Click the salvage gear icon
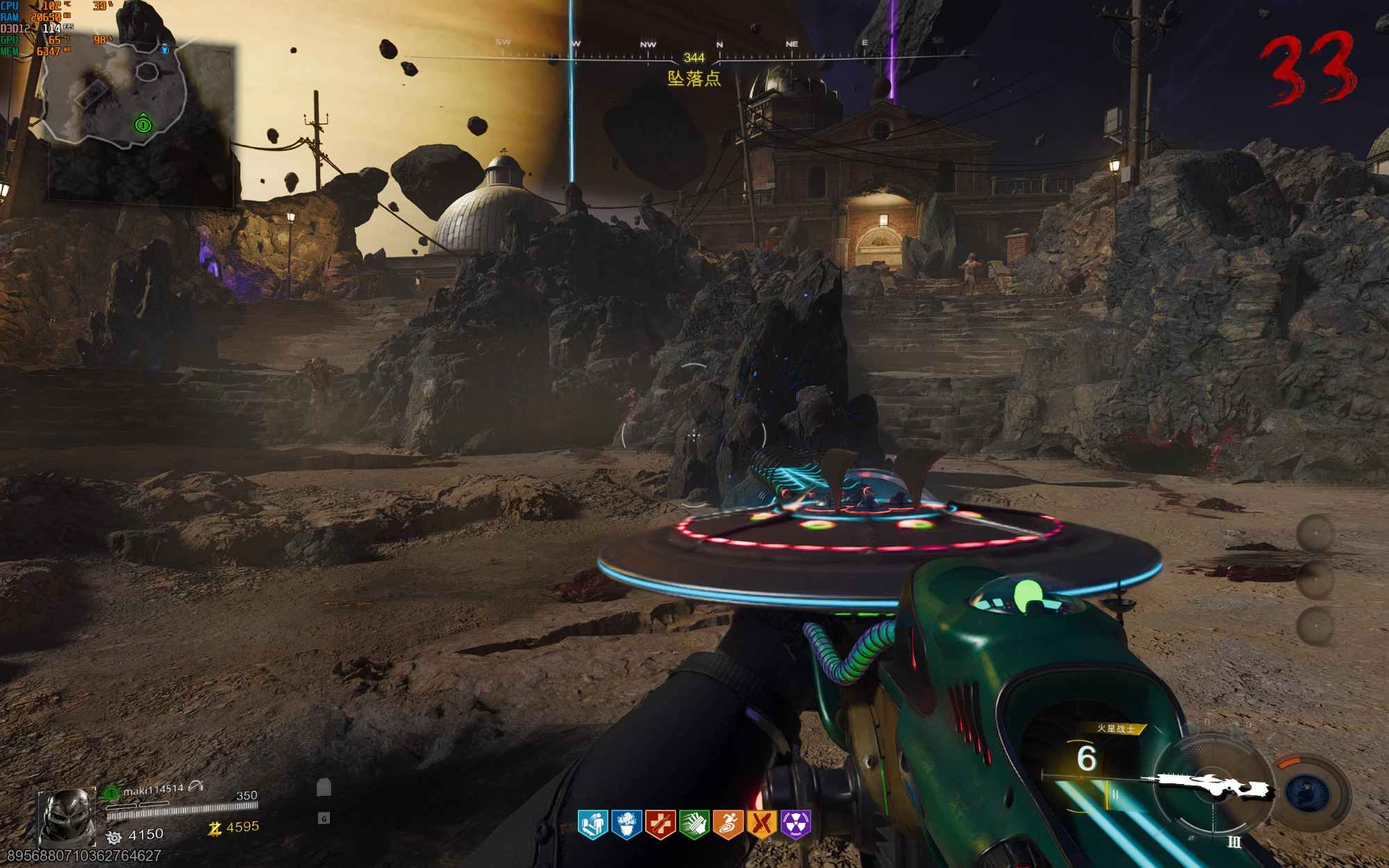Image resolution: width=1389 pixels, height=868 pixels. 114,837
